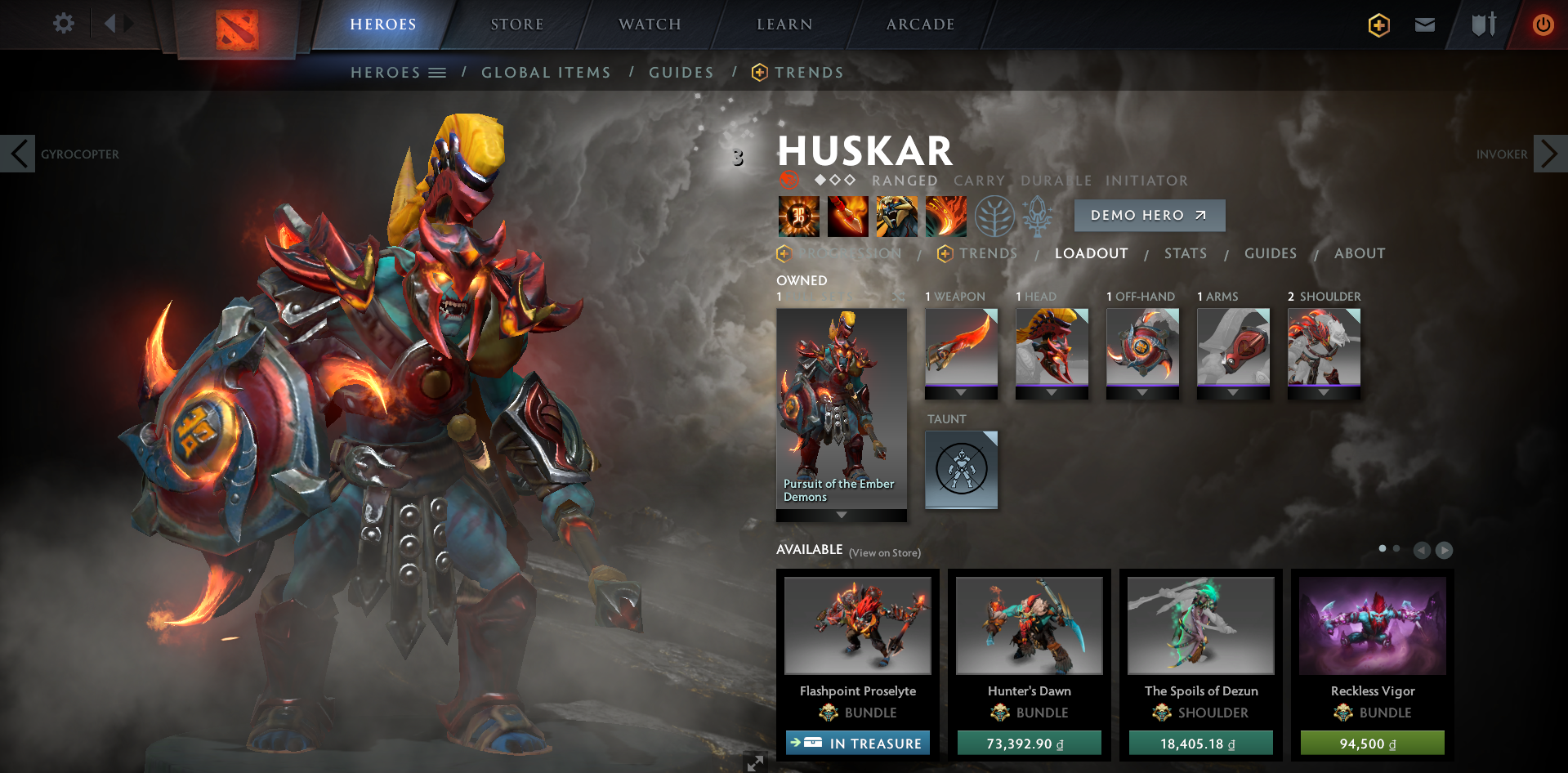Select the Pursuit of the Ember Demons set
The image size is (1568, 773).
[841, 409]
